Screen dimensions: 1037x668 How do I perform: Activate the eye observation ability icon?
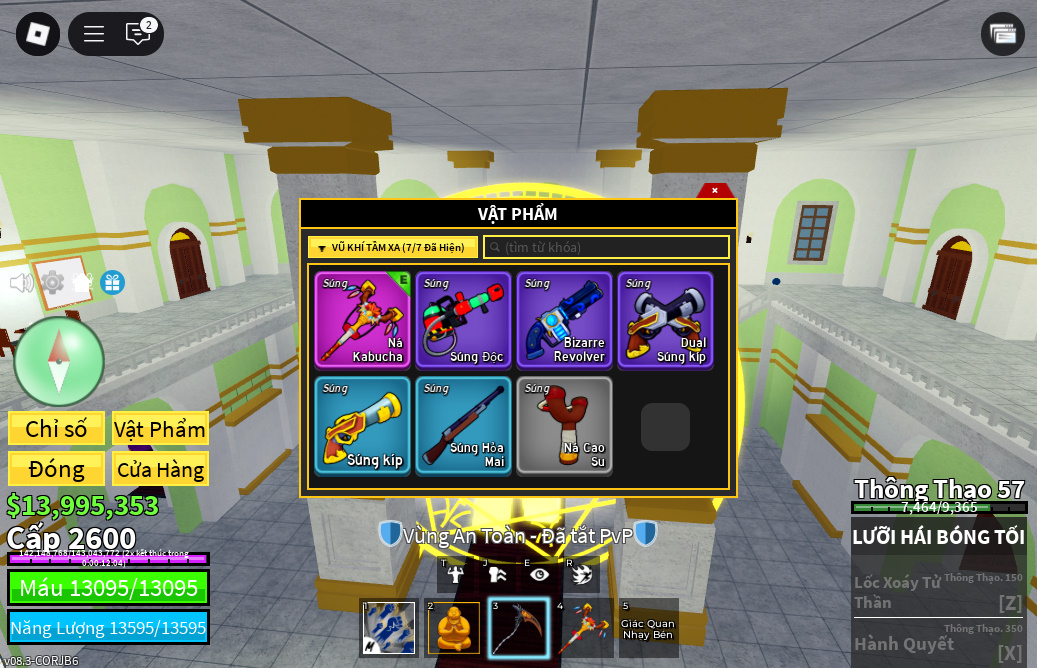(540, 574)
